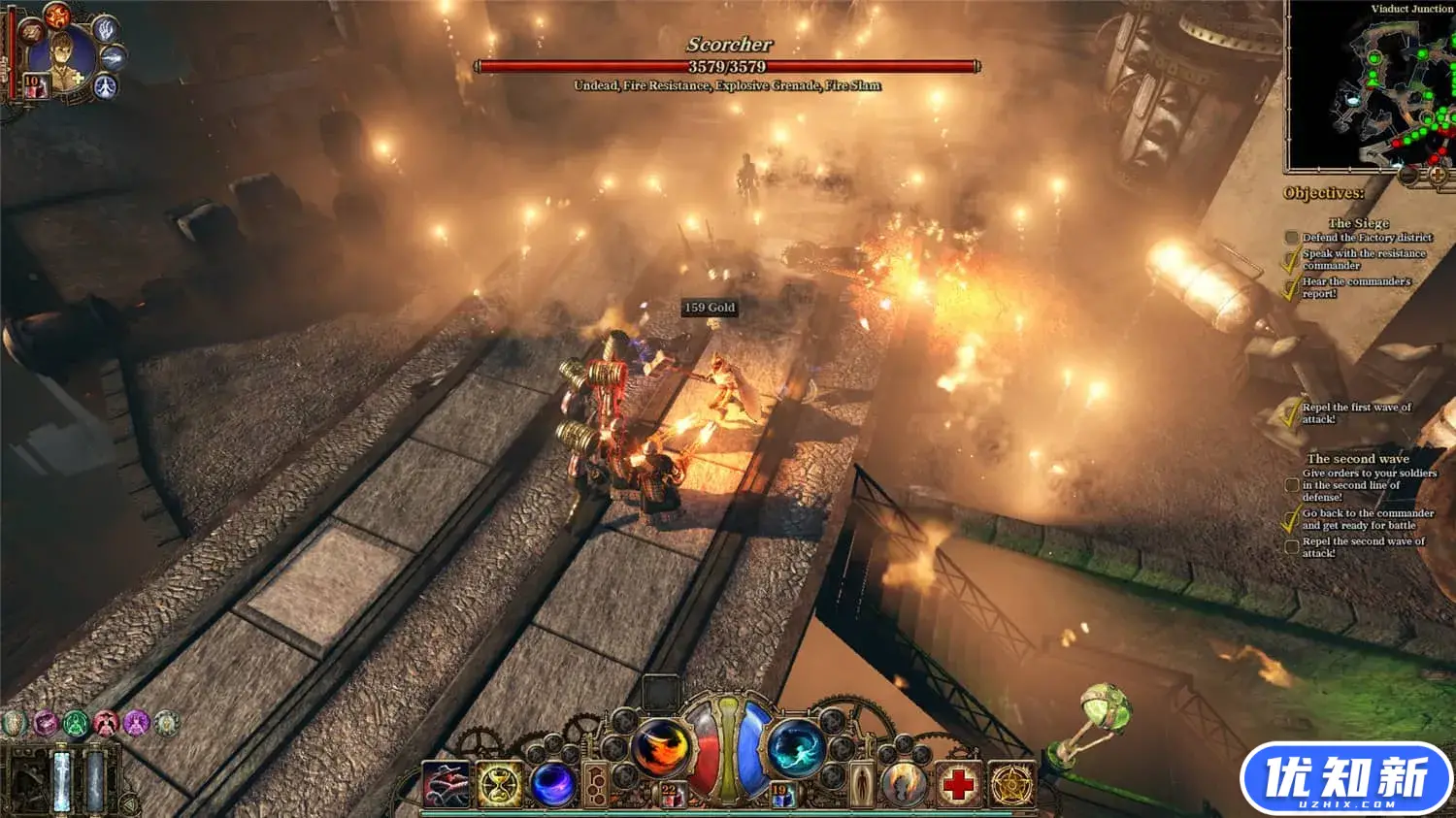Drink the mana potion numbered 19
Screen dimensions: 1456x818
tap(781, 796)
